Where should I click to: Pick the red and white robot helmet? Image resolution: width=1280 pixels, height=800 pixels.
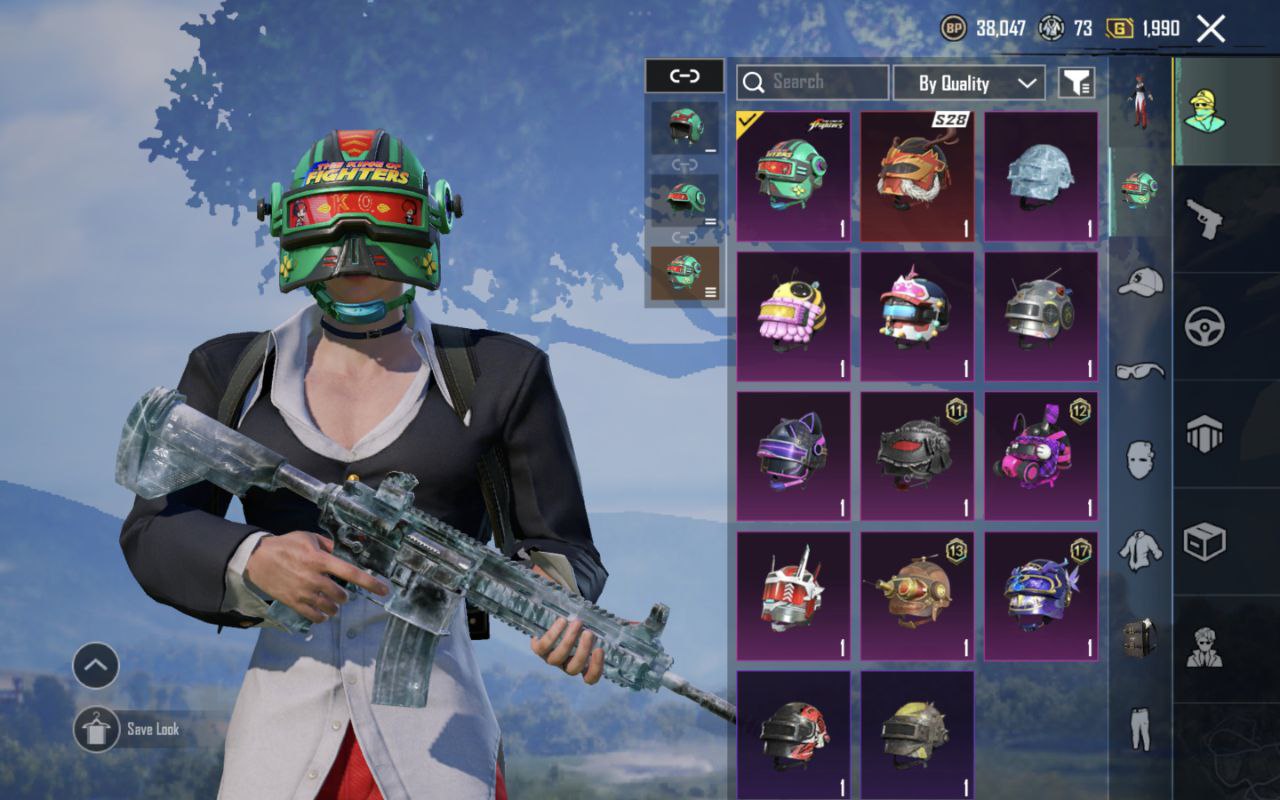pyautogui.click(x=793, y=596)
